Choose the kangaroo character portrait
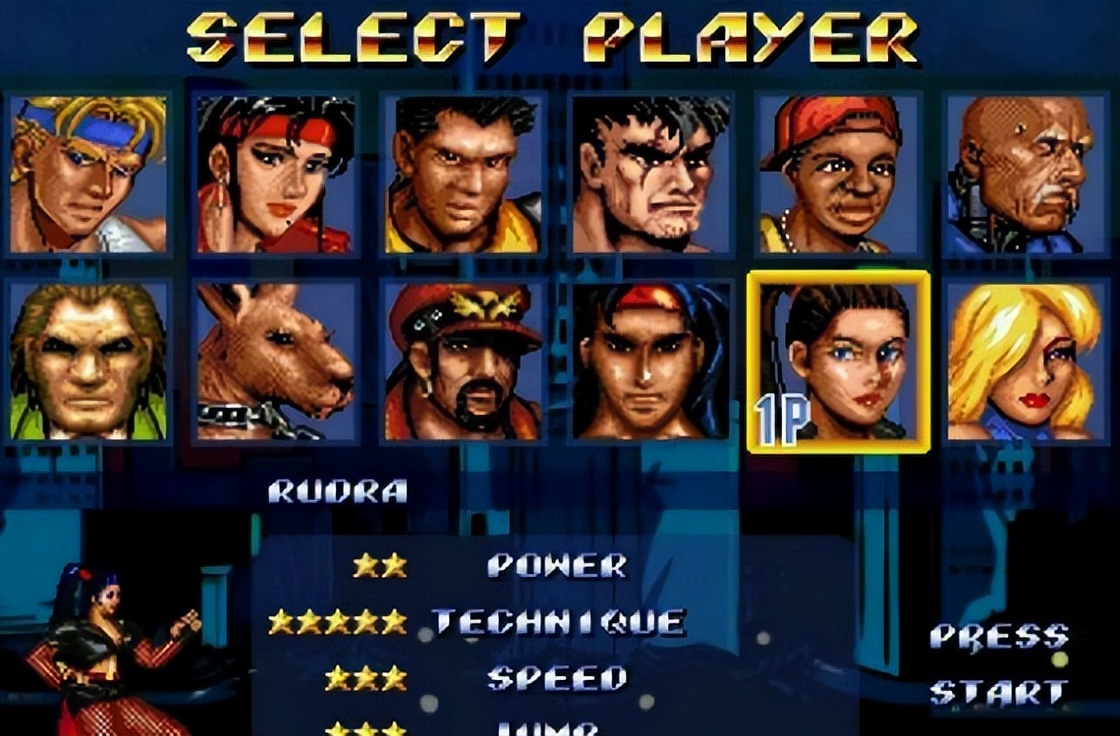This screenshot has width=1120, height=736. [274, 361]
